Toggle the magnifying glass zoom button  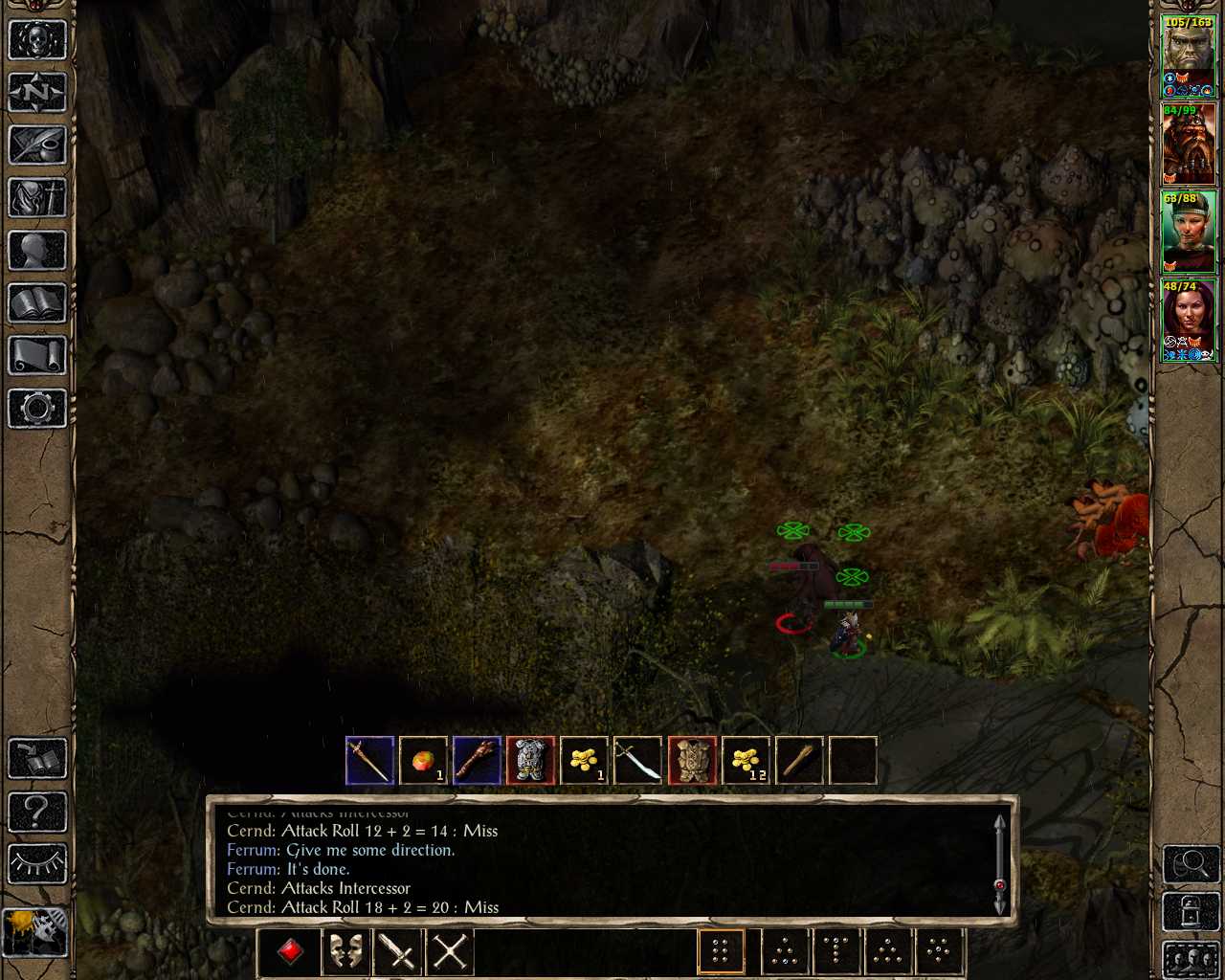[x=1191, y=864]
